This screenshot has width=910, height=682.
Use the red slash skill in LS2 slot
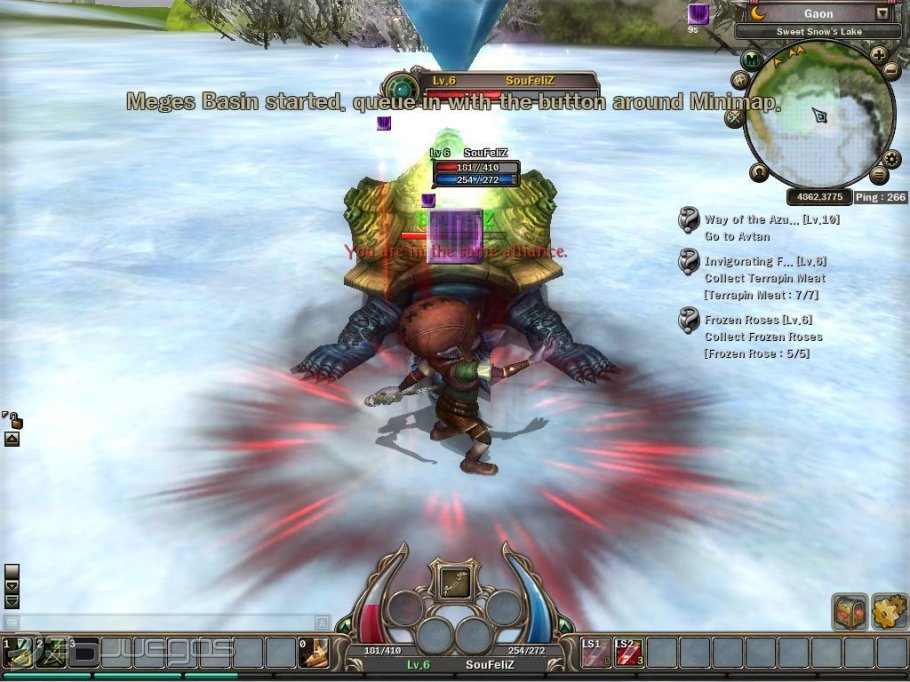[x=627, y=653]
